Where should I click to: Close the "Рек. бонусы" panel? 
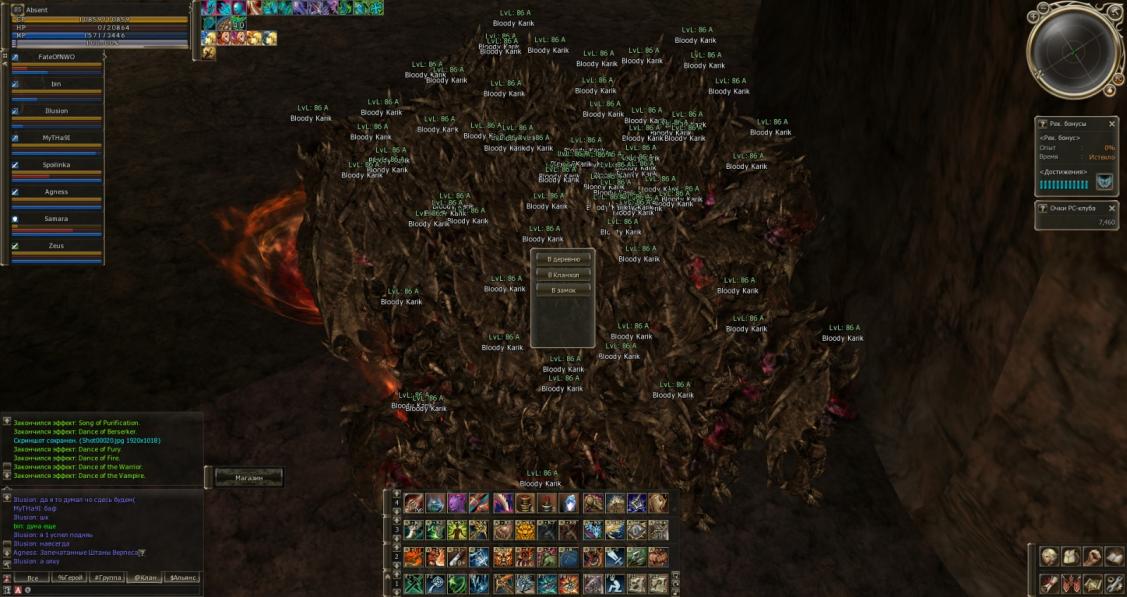pos(1112,124)
